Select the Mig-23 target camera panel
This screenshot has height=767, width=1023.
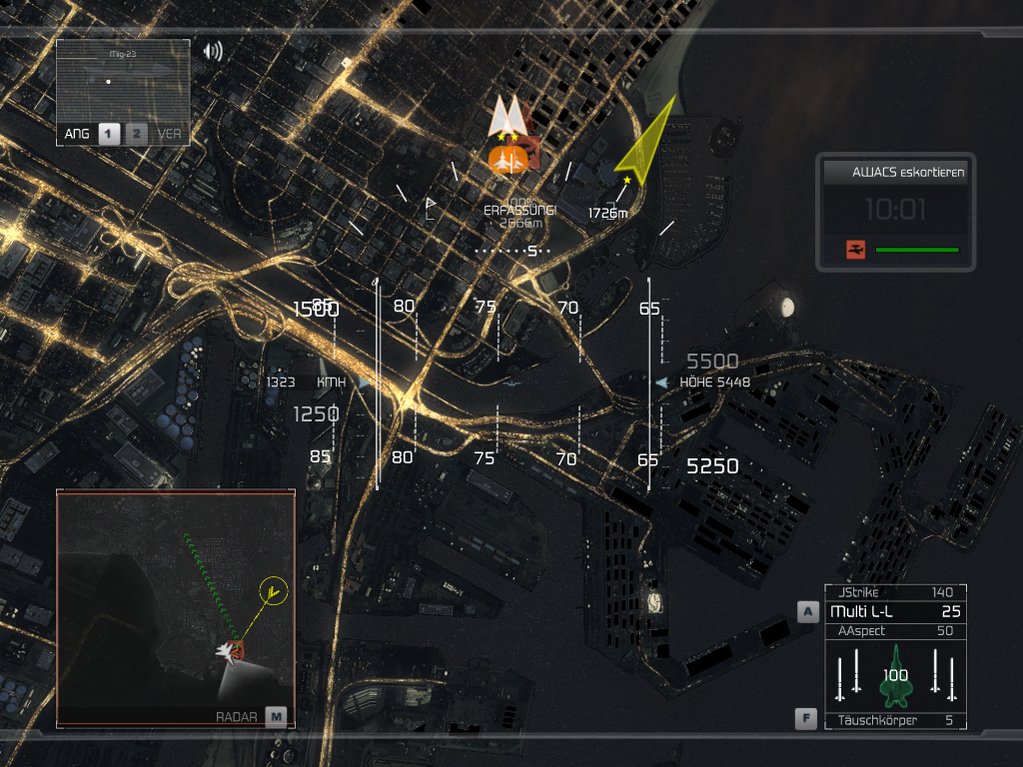click(123, 82)
